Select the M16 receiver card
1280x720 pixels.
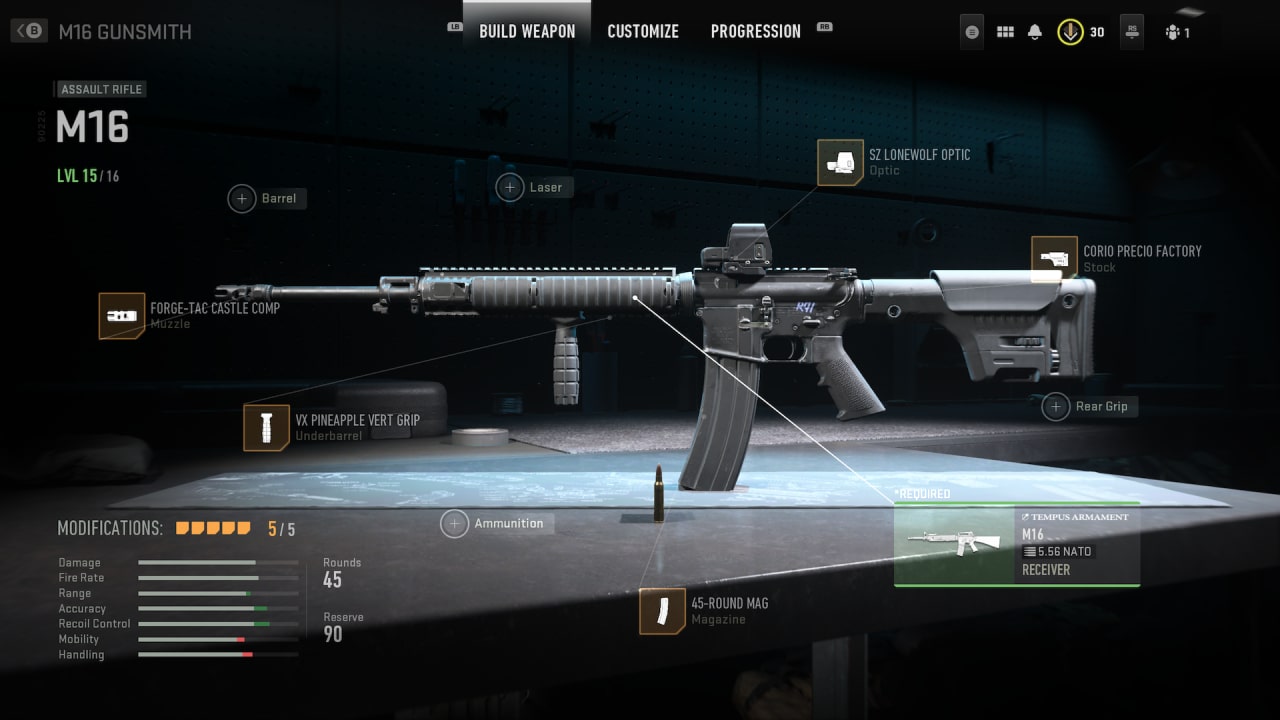pos(1016,544)
